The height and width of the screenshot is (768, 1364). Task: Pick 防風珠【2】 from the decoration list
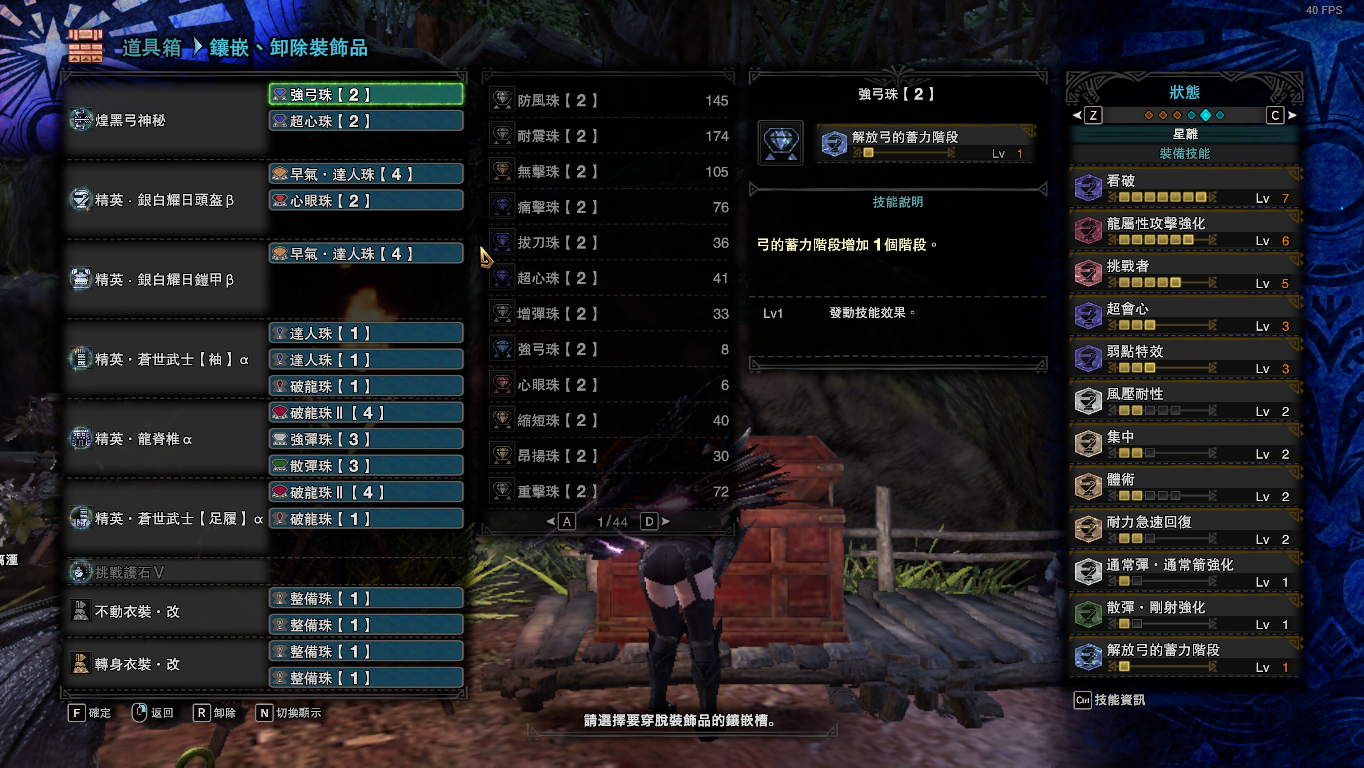click(610, 101)
